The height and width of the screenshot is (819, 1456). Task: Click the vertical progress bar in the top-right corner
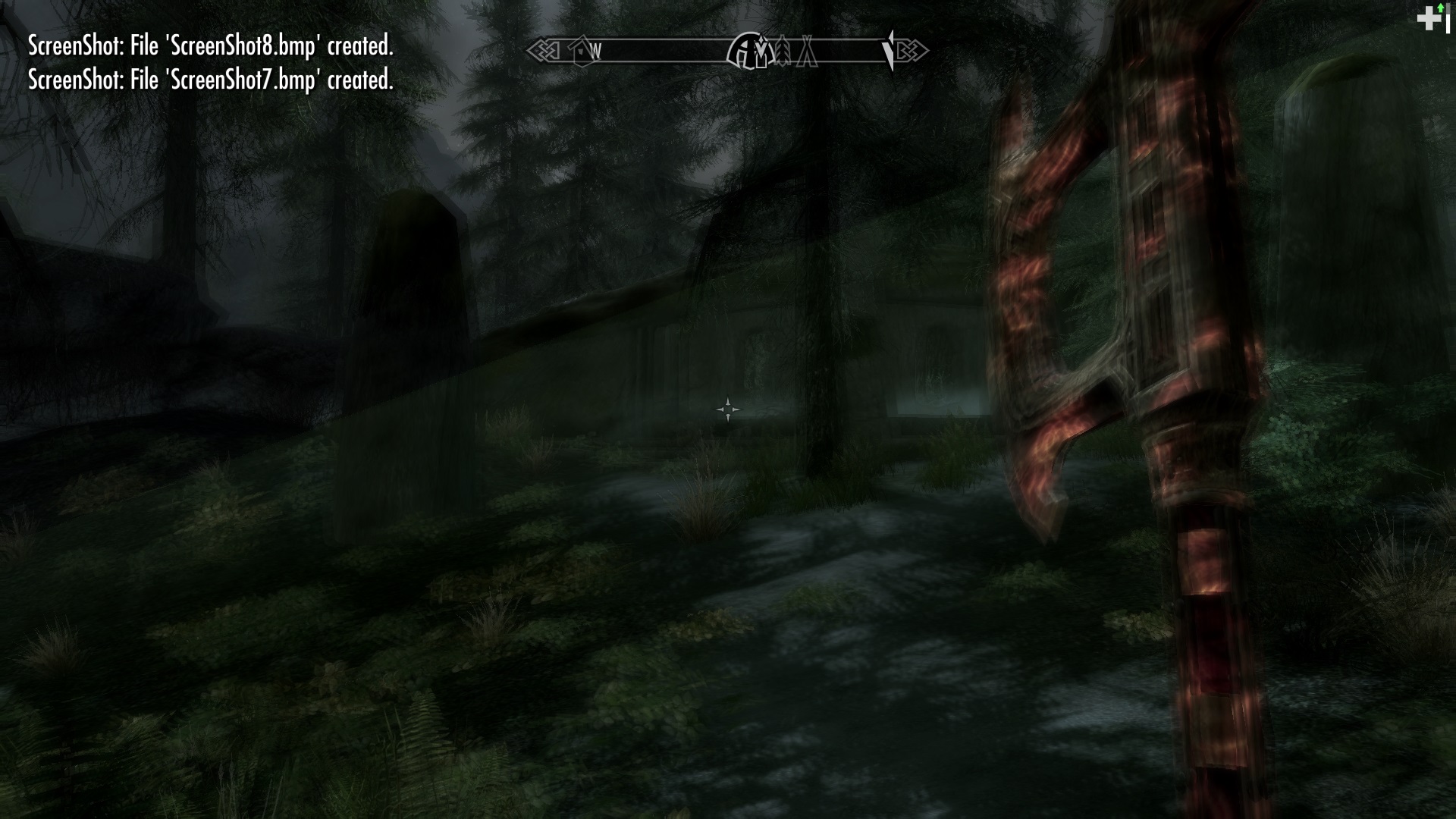(1448, 20)
